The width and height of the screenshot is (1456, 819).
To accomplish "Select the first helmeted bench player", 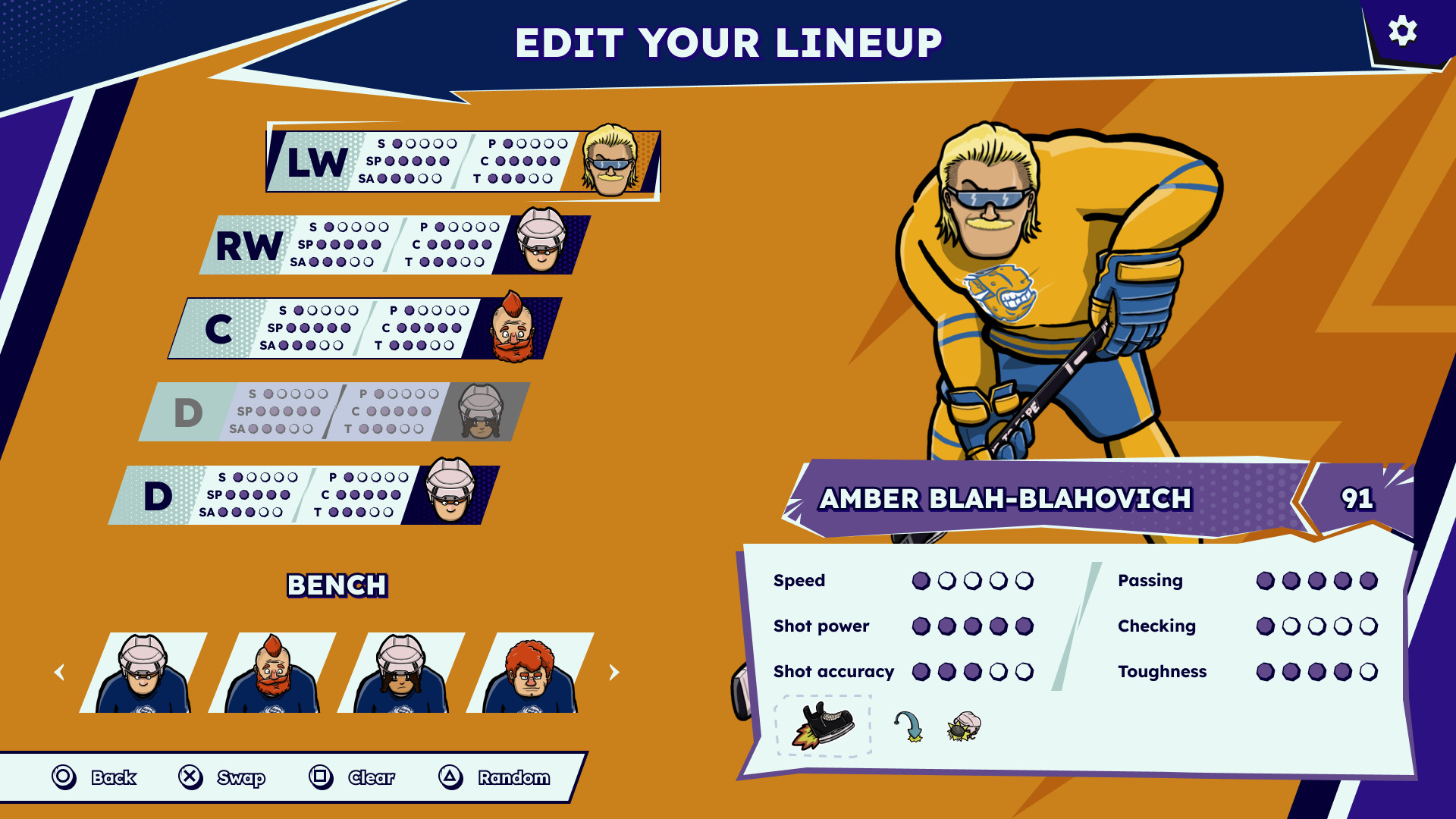I will point(143,673).
